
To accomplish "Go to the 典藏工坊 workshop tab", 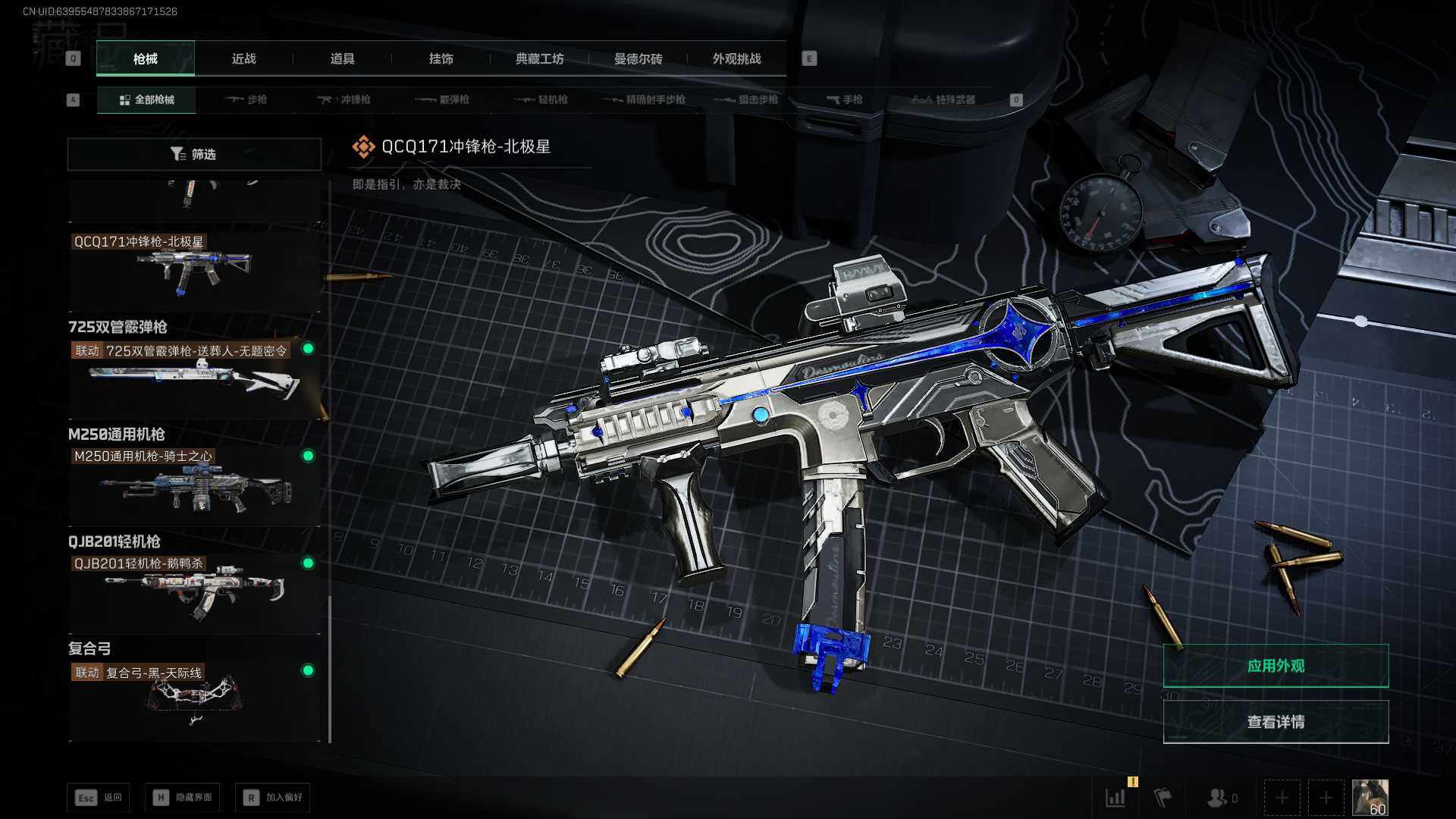I will (x=539, y=58).
